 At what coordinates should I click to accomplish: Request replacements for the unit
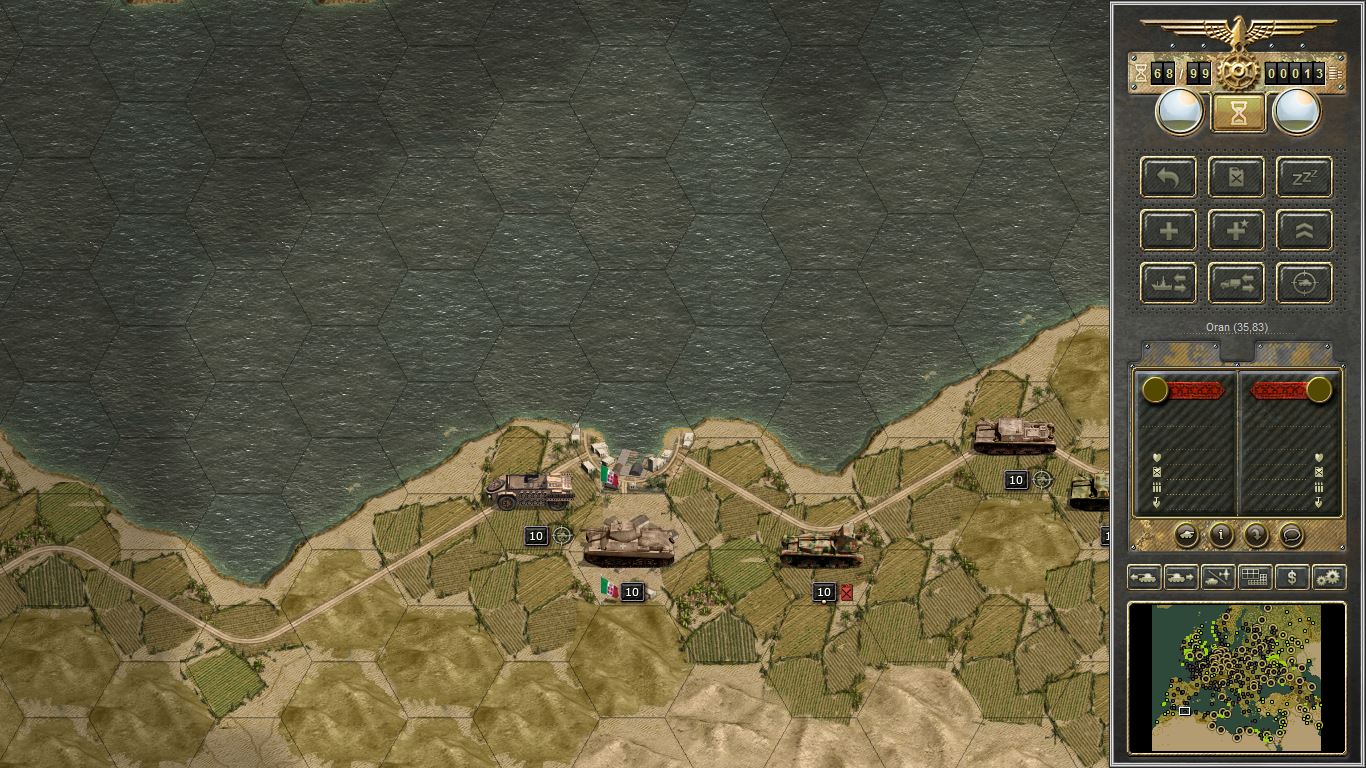[1168, 230]
